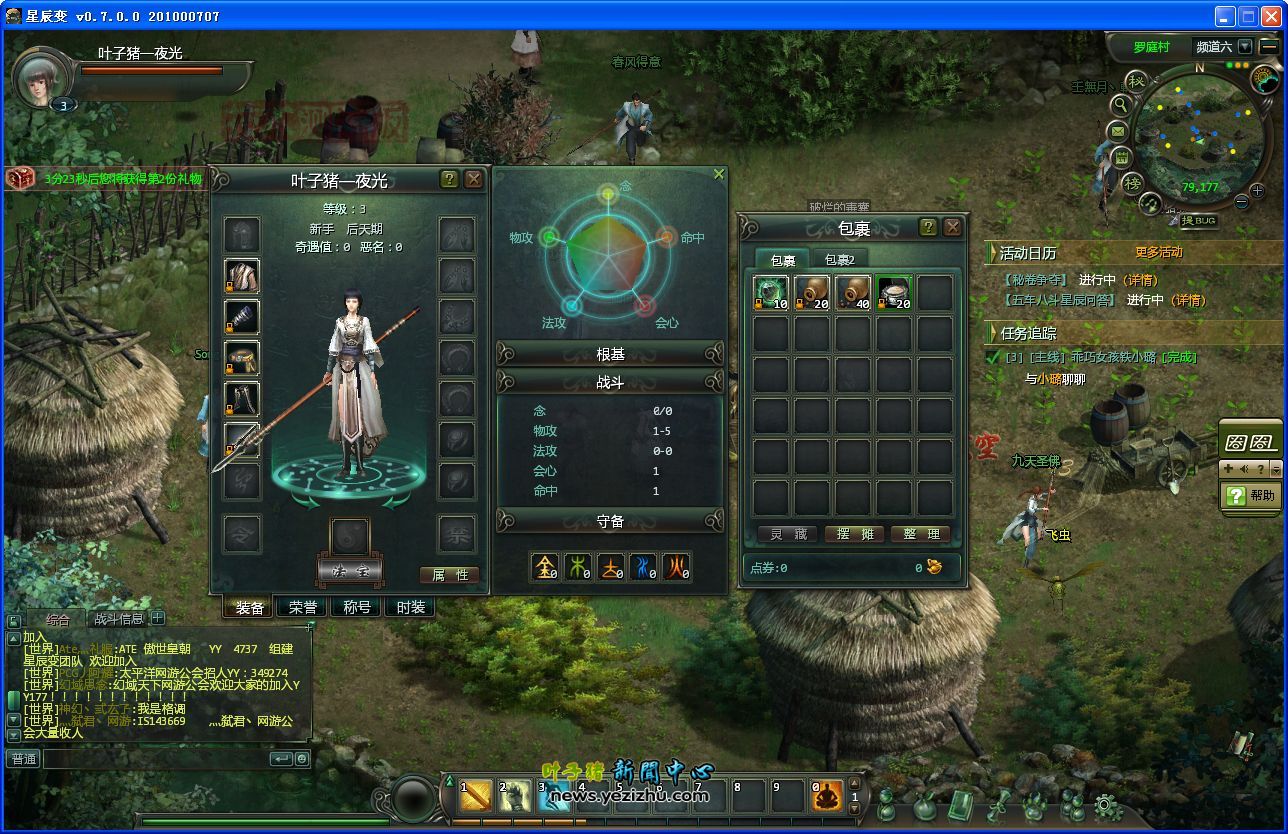The image size is (1288, 834).
Task: Click the 整理 sort inventory button
Action: click(x=920, y=534)
